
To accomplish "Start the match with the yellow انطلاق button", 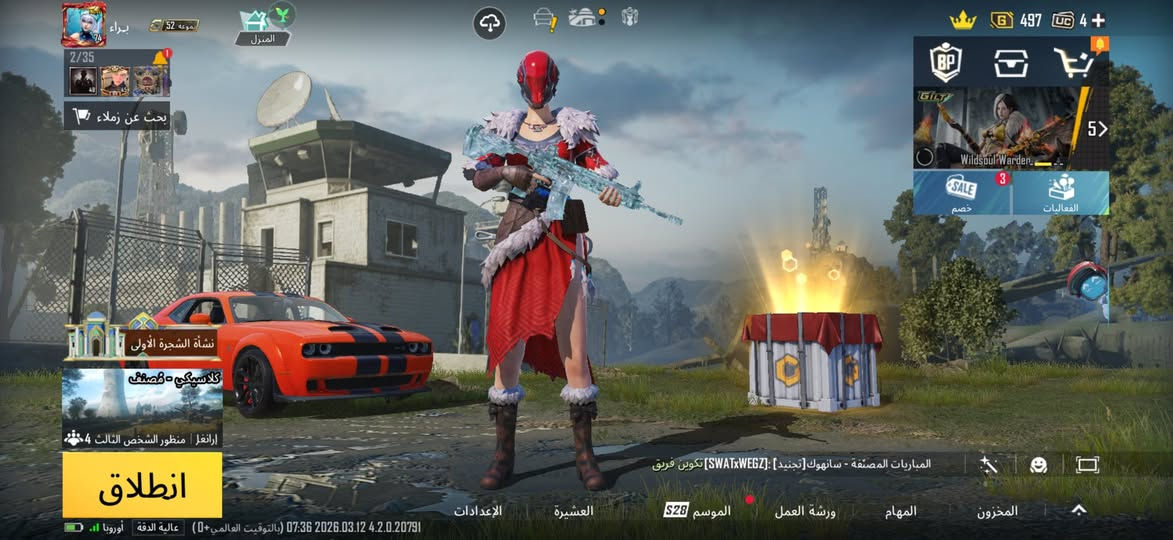I will (x=142, y=485).
